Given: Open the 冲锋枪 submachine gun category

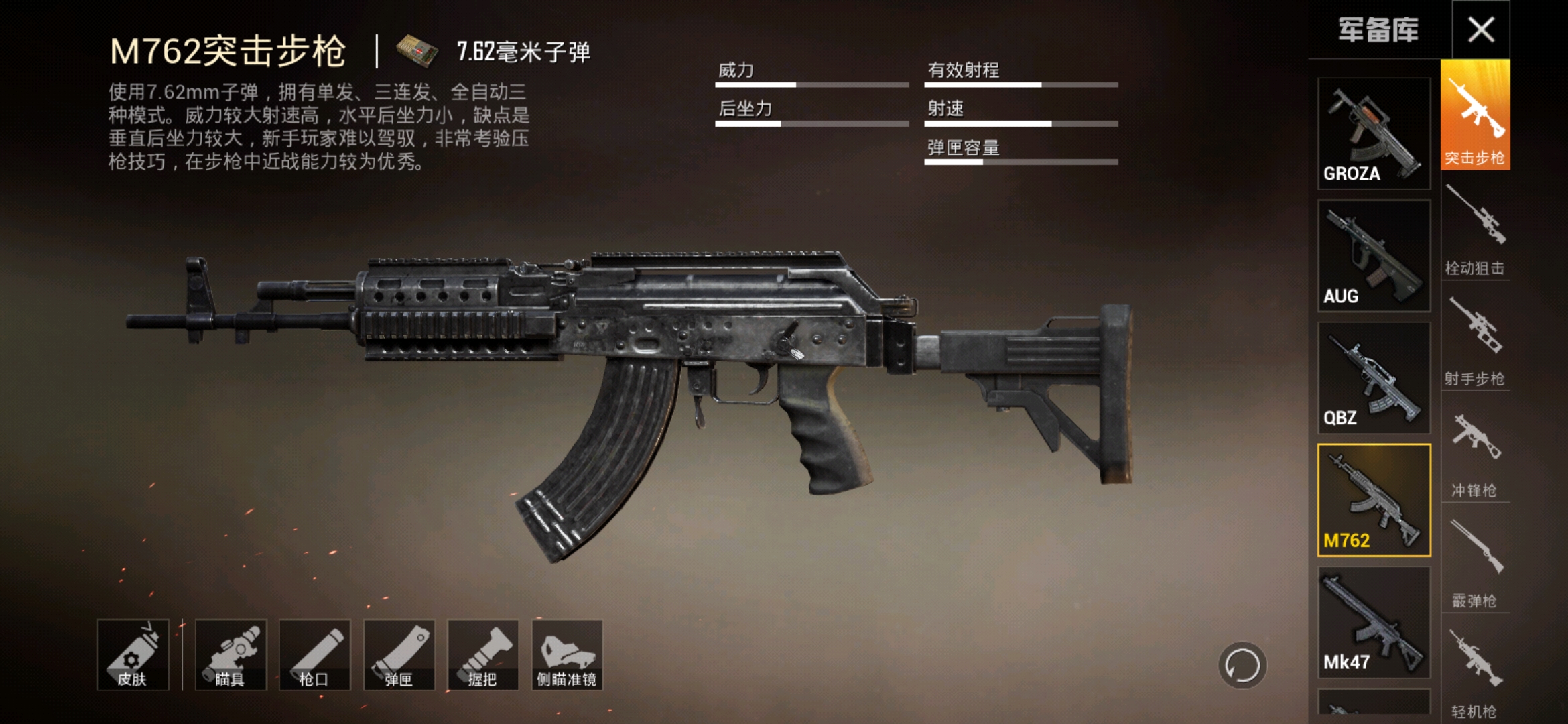Looking at the screenshot, I should [1475, 452].
